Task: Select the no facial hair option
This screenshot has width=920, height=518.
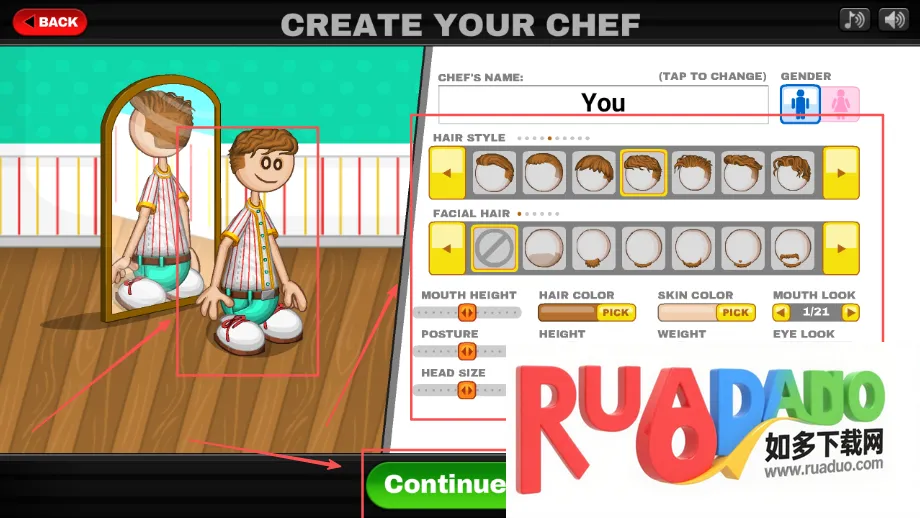Action: point(495,248)
